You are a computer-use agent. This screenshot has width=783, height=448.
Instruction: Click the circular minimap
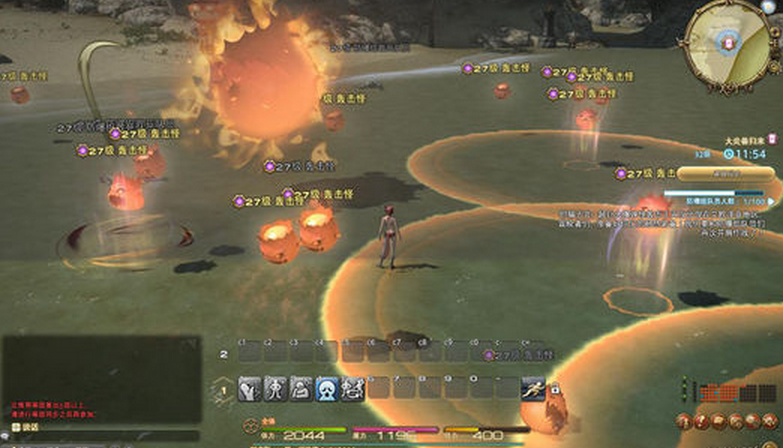click(726, 41)
